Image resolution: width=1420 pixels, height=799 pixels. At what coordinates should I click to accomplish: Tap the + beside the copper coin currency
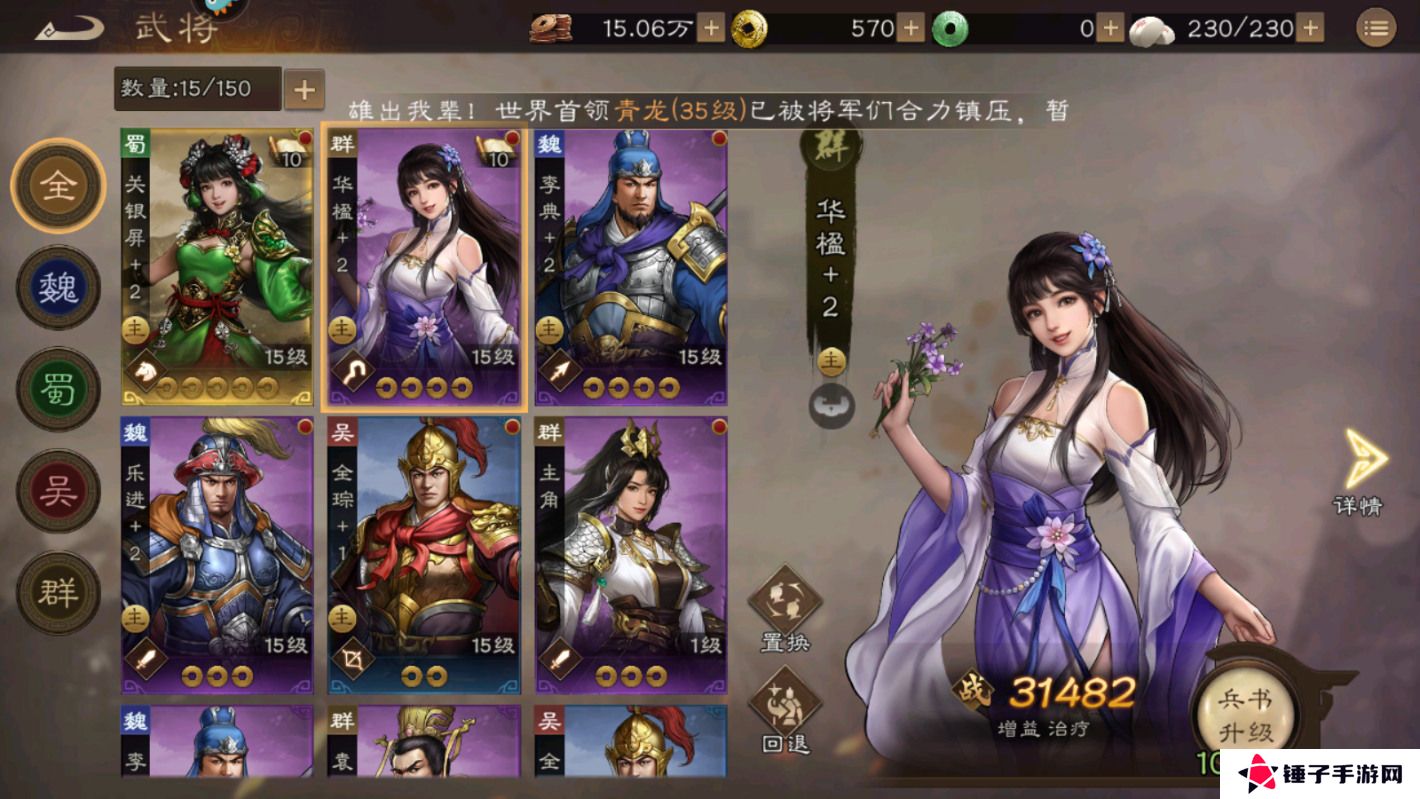pyautogui.click(x=709, y=29)
